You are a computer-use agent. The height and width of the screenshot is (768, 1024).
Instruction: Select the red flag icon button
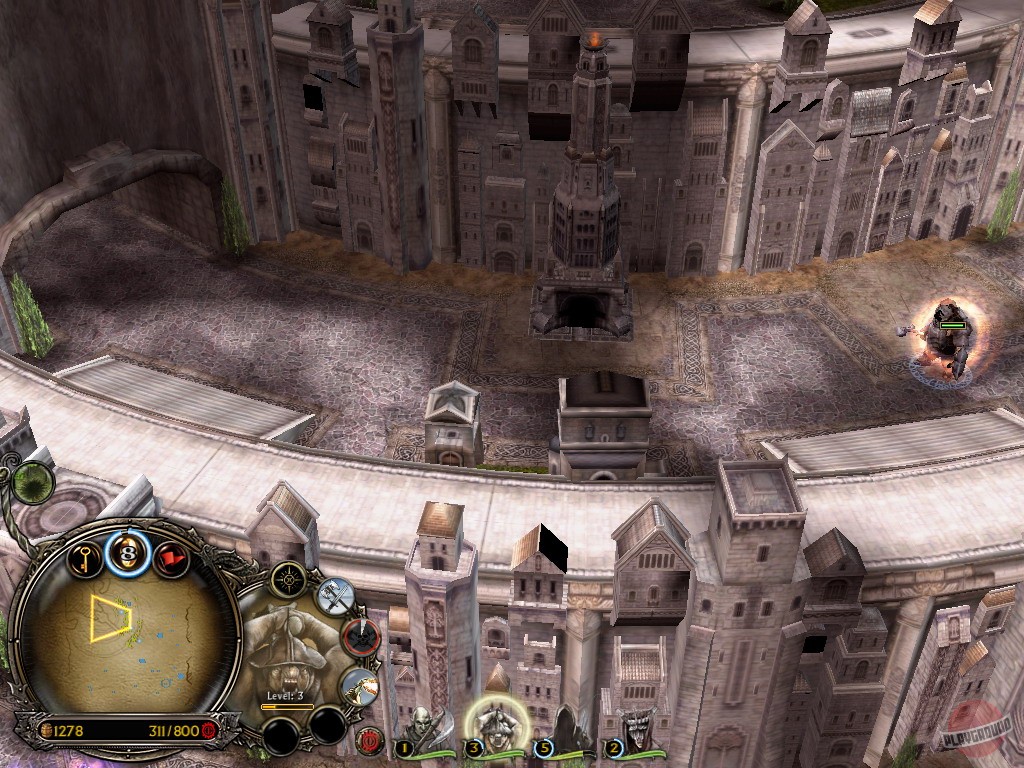click(172, 557)
